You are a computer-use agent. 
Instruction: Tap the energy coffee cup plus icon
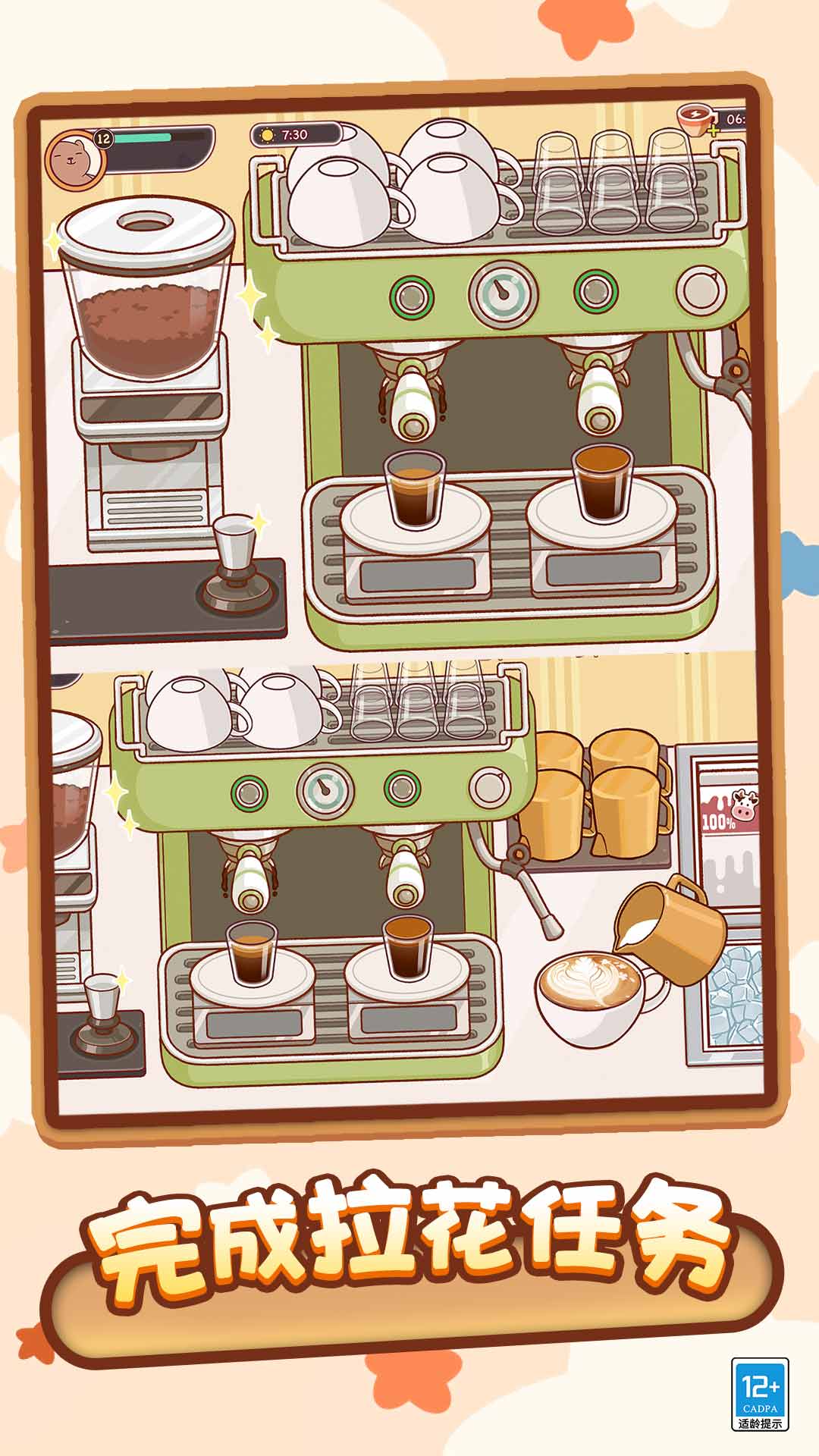[712, 130]
